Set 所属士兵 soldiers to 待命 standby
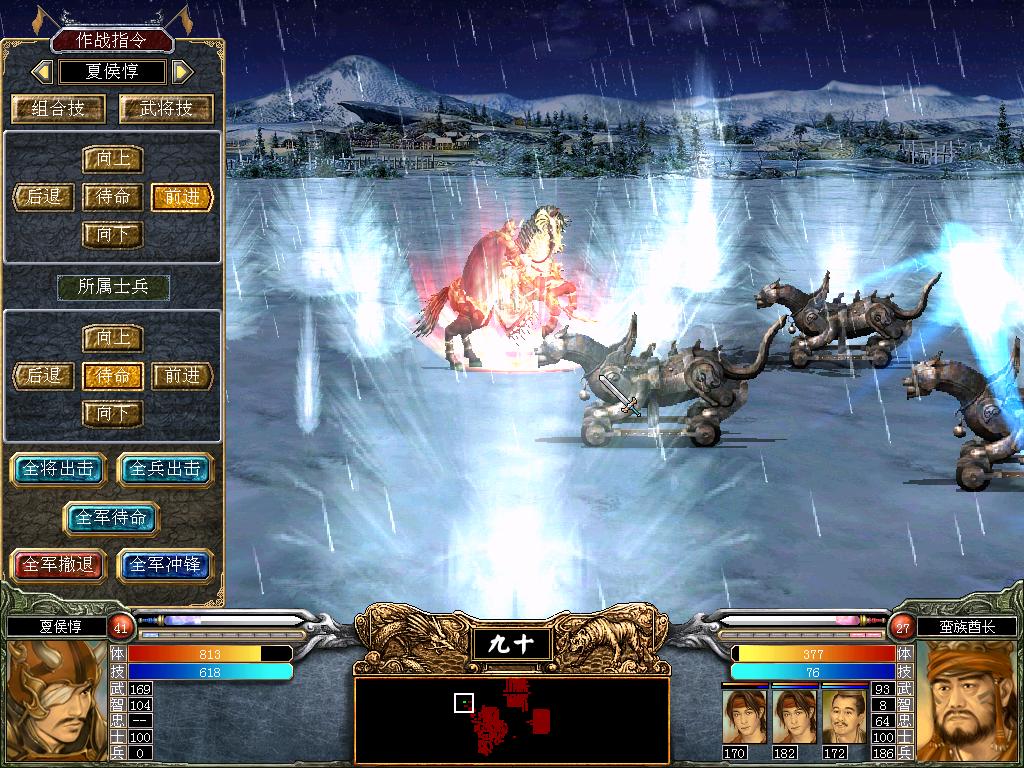Image resolution: width=1024 pixels, height=768 pixels. [x=113, y=376]
